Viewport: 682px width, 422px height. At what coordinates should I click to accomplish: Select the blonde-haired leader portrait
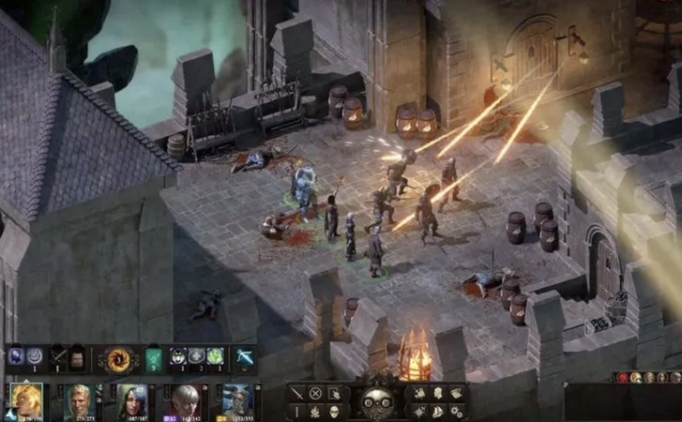tap(25, 401)
